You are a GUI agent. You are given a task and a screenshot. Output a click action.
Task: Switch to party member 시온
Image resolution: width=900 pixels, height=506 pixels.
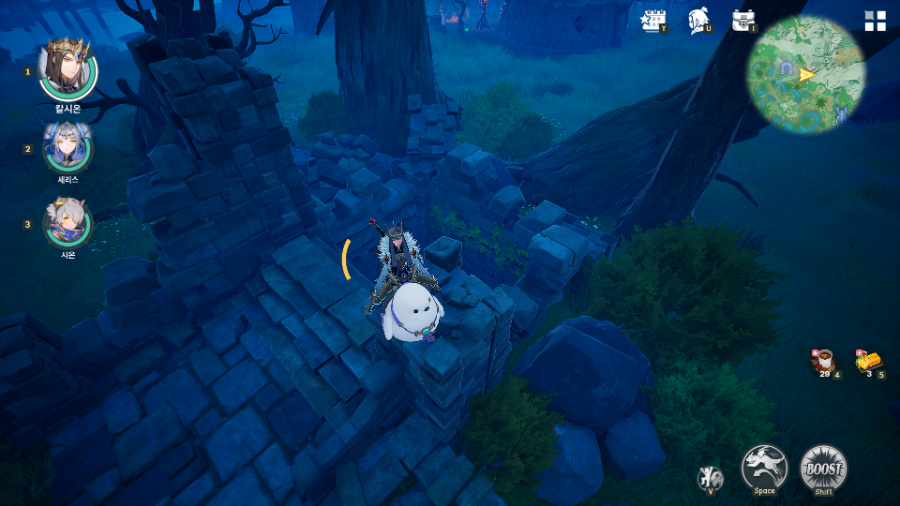68,222
